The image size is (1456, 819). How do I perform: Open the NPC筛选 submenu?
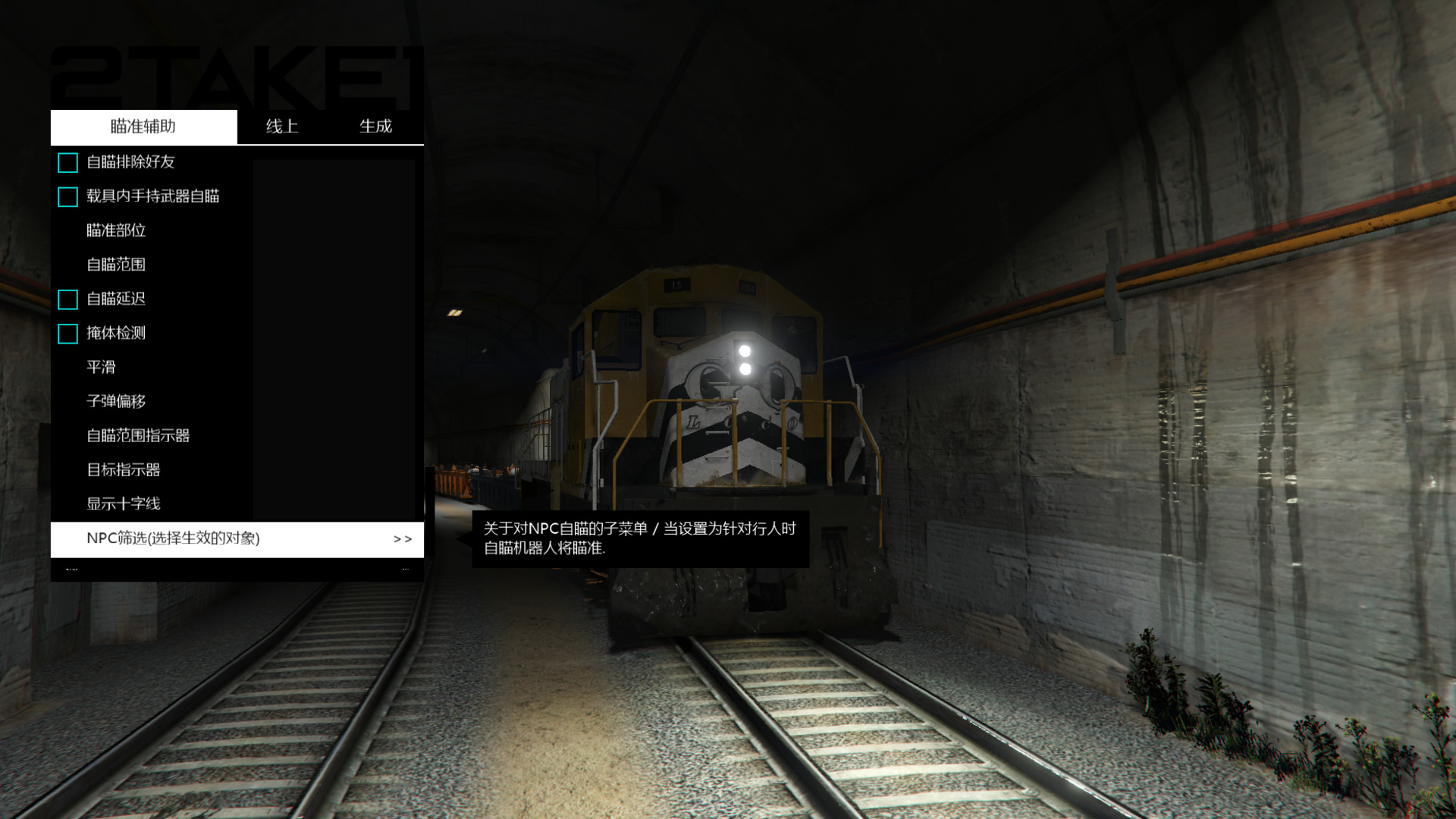(x=237, y=539)
